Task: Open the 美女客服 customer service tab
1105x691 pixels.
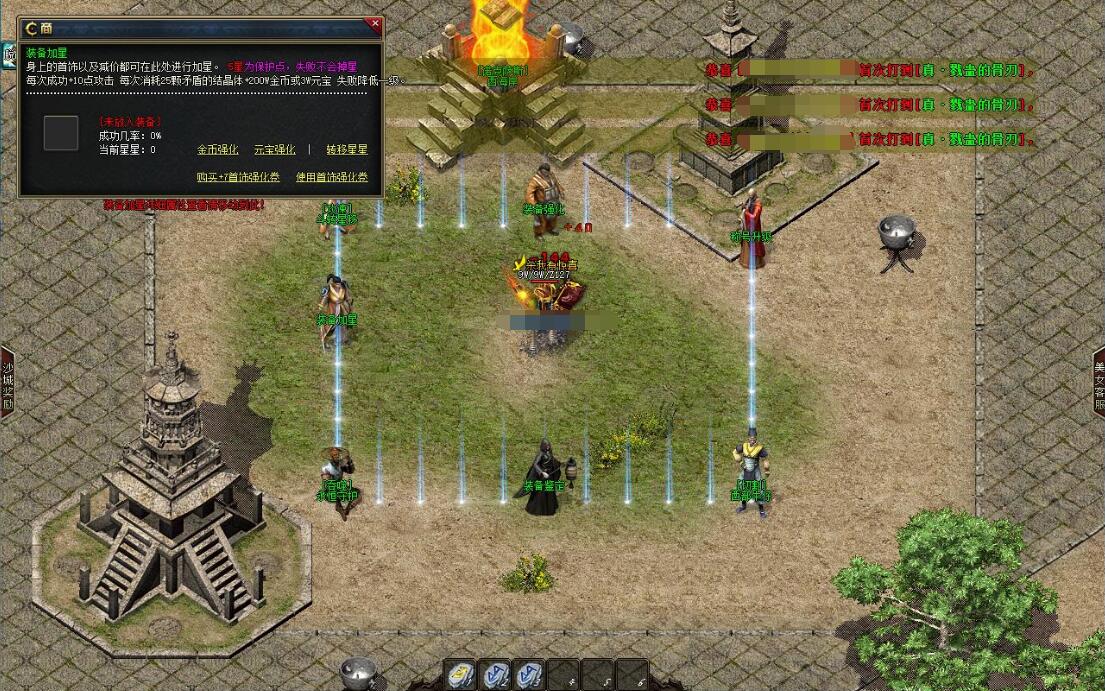Action: pos(1098,381)
